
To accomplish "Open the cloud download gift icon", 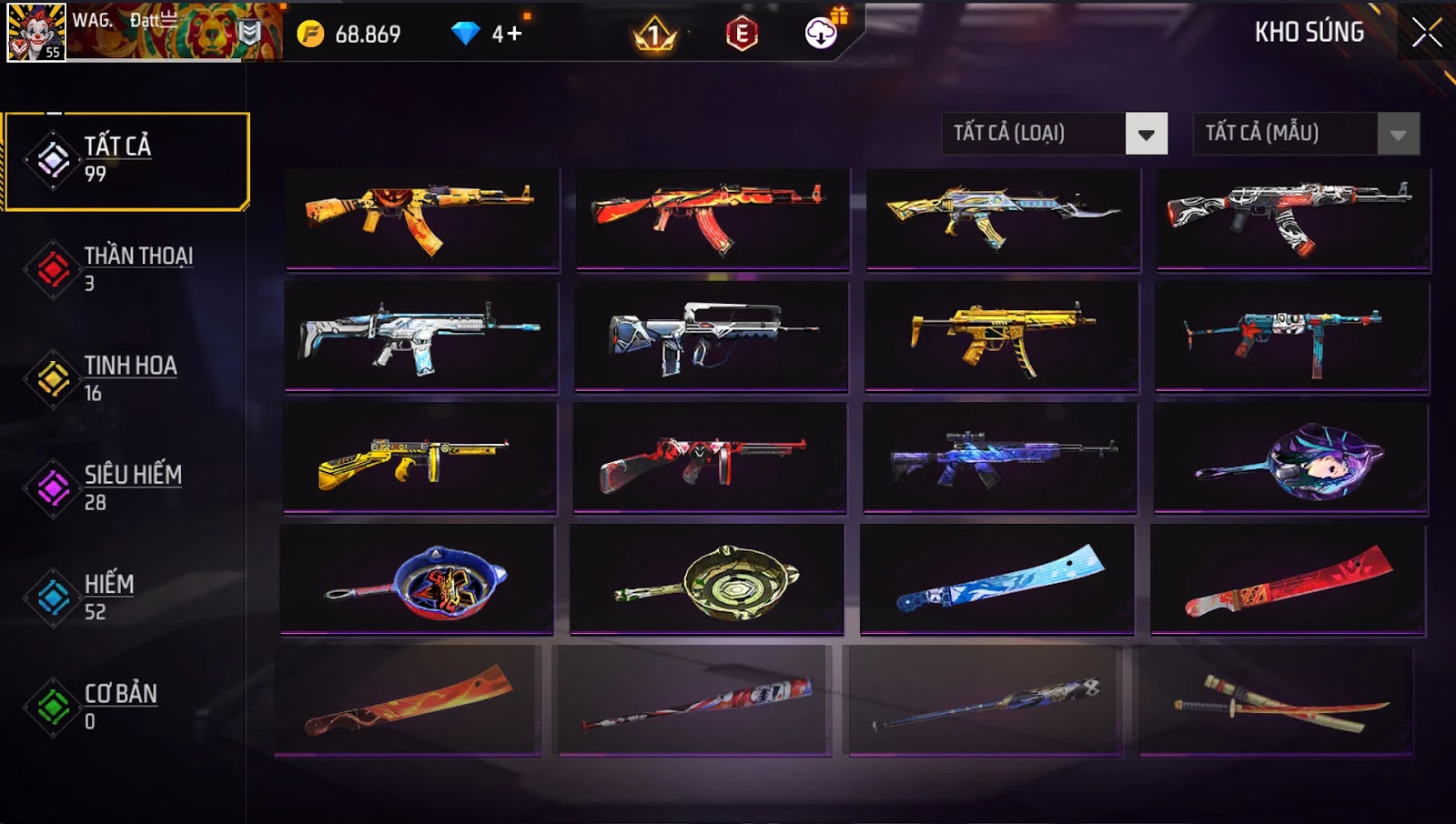I will 822,33.
